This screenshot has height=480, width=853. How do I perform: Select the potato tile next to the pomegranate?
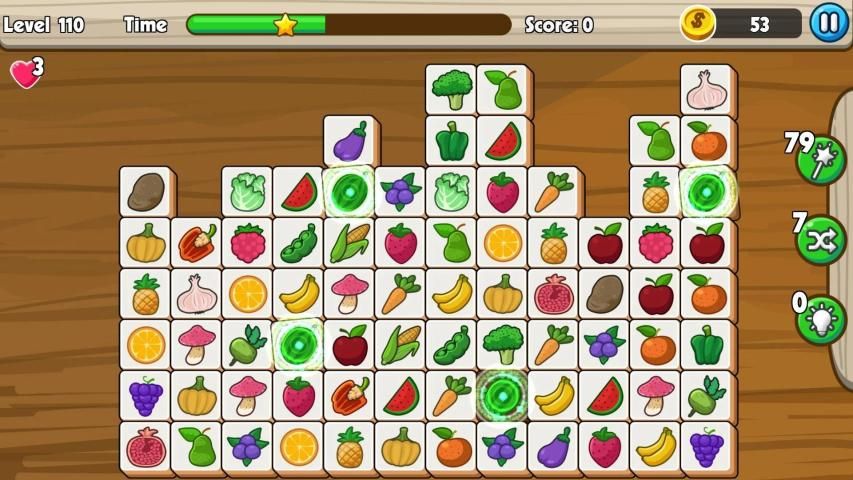[x=605, y=294]
